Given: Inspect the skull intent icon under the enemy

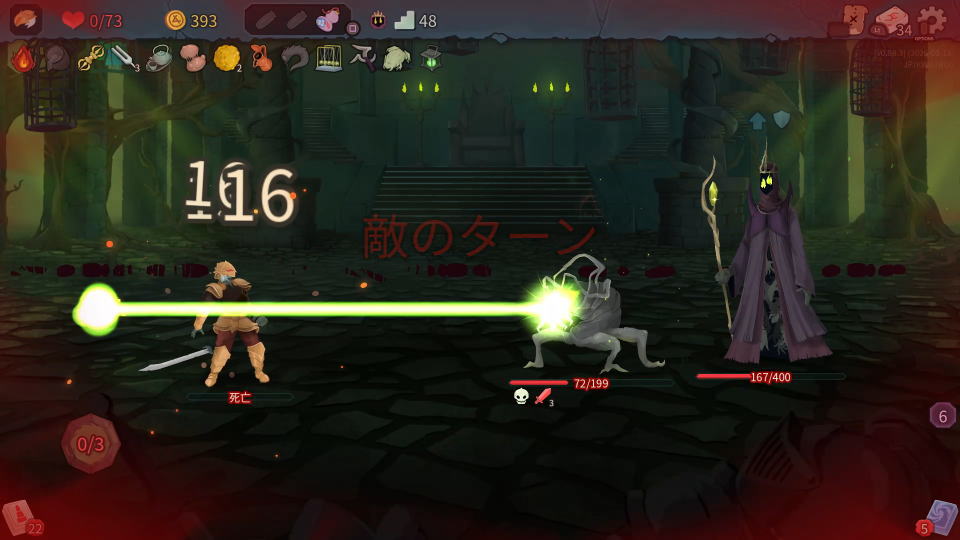Looking at the screenshot, I should (x=521, y=397).
